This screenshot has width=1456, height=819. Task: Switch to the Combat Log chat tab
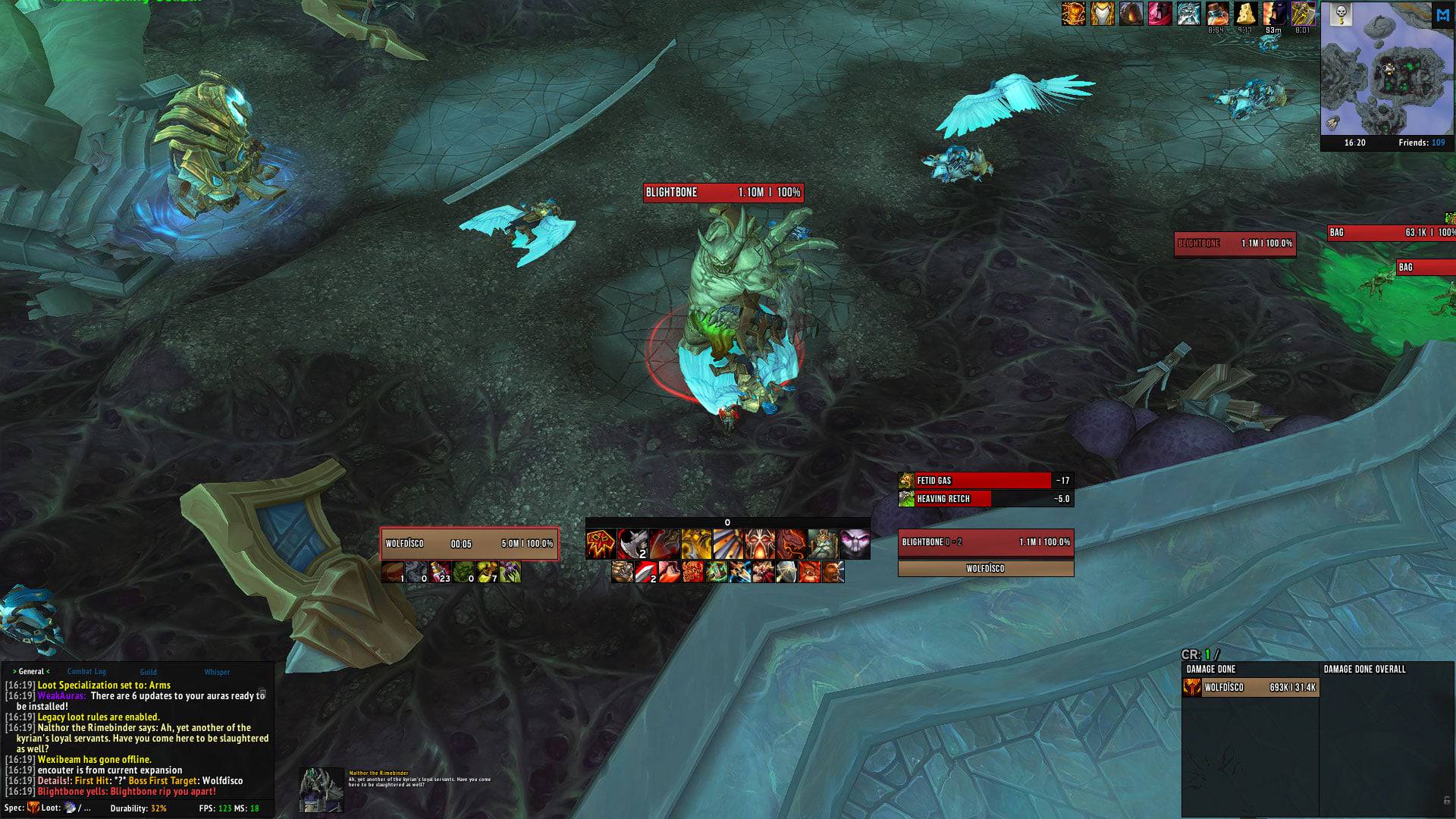click(x=86, y=672)
